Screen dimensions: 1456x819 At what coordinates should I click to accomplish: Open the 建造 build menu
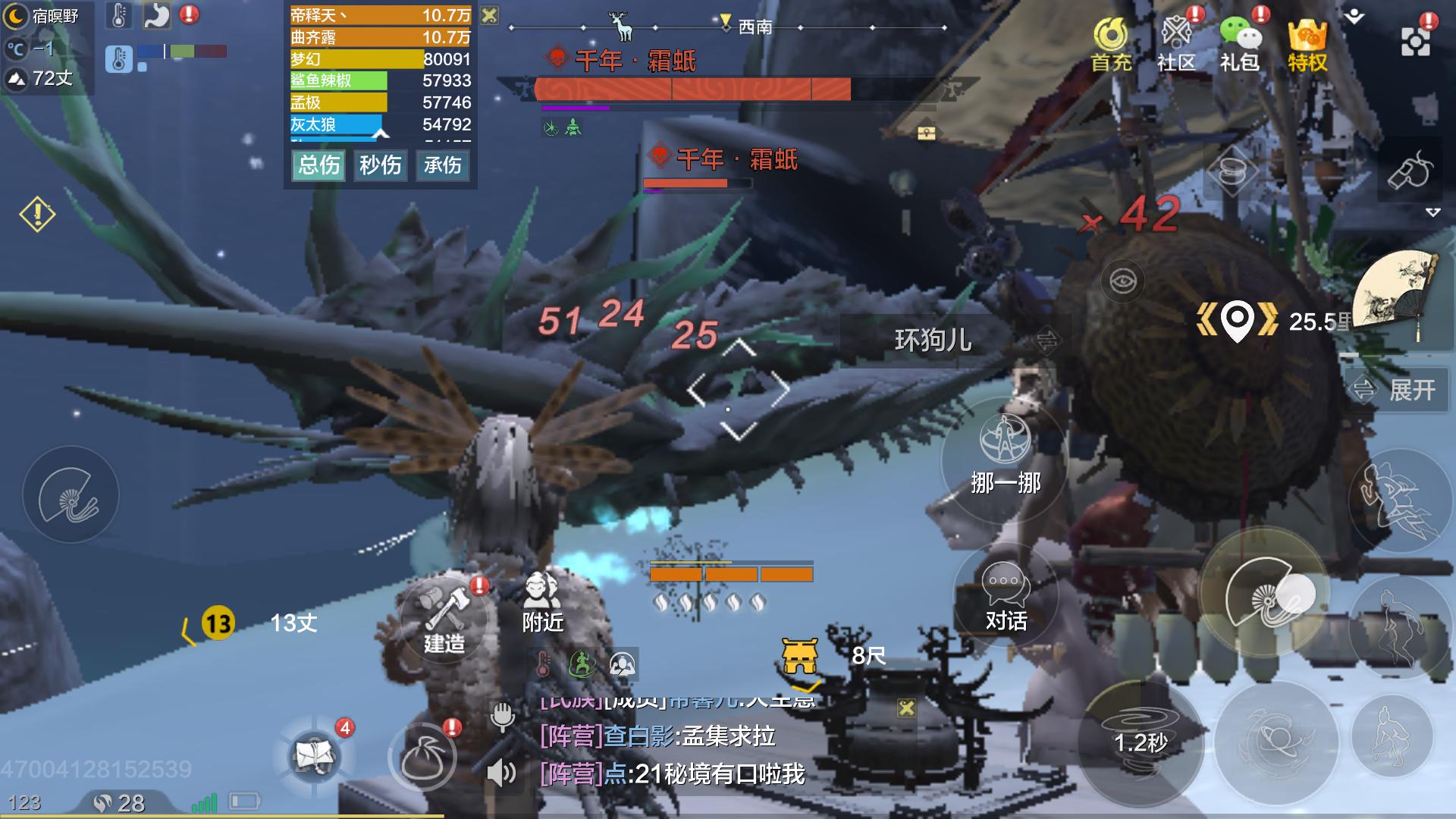click(x=444, y=618)
